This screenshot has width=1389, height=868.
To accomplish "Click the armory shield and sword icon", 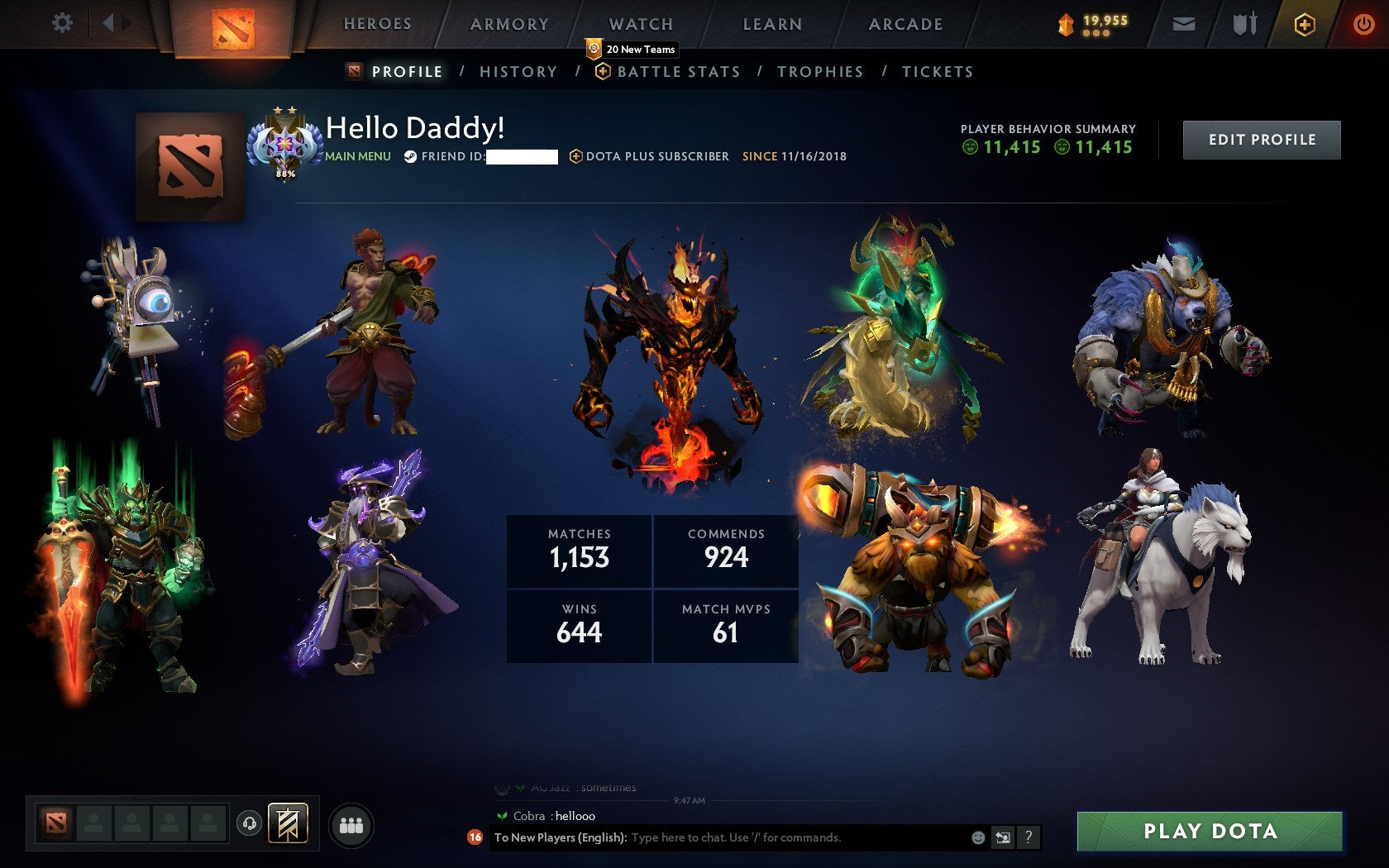I will (x=1245, y=24).
